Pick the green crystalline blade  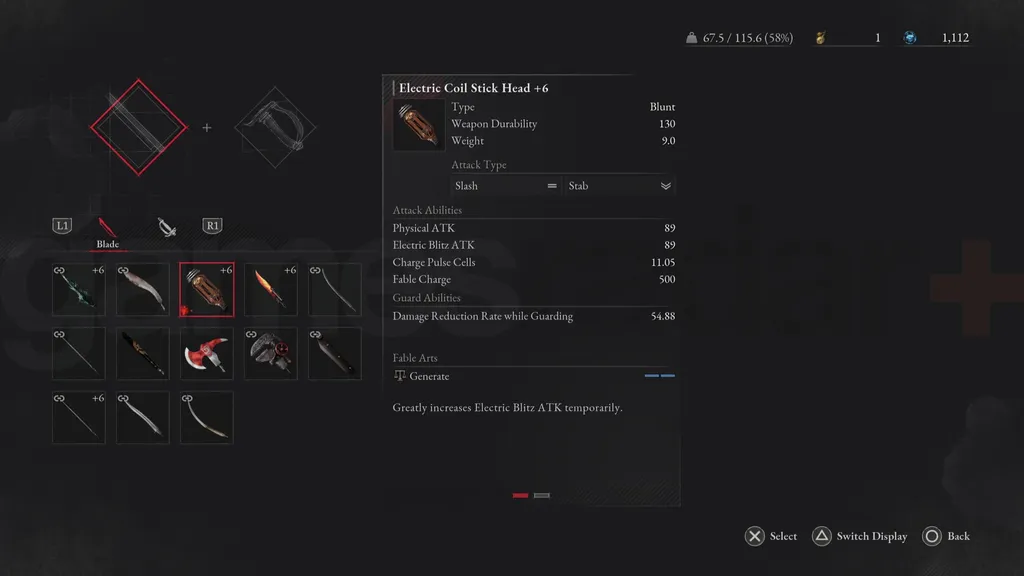[x=79, y=290]
